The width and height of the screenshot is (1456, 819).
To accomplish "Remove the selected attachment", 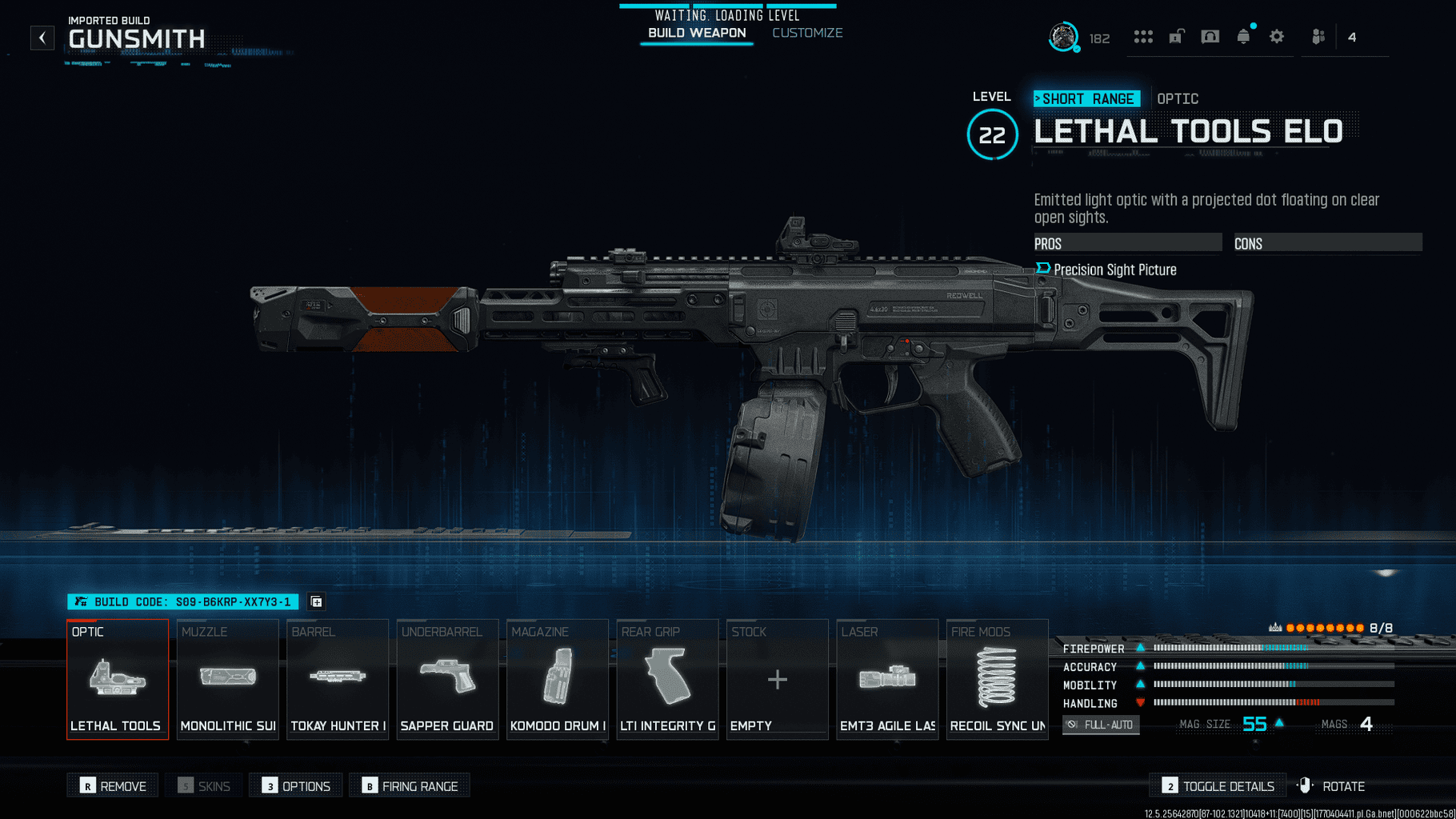I will click(113, 786).
